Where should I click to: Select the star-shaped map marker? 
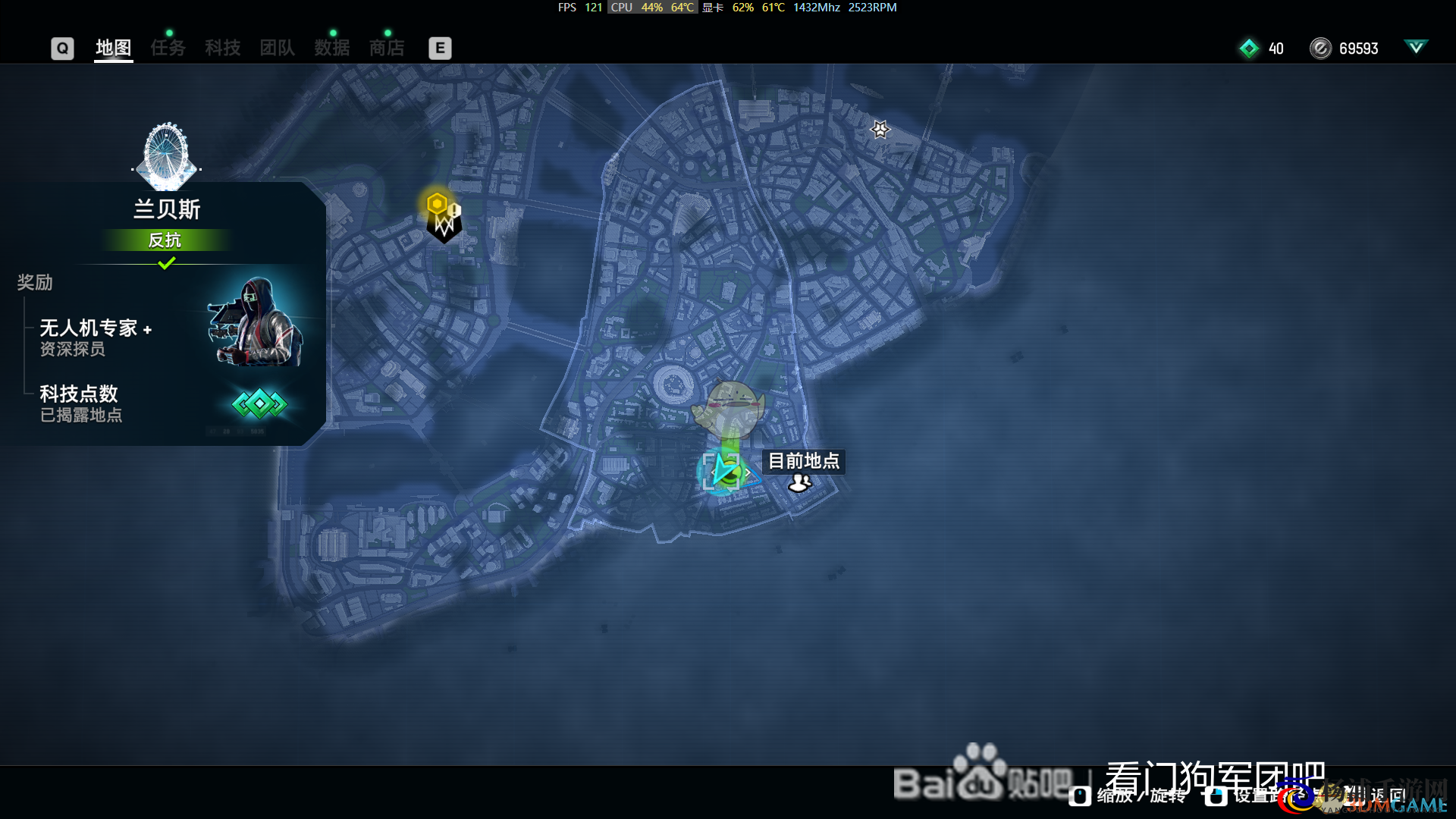(x=880, y=130)
